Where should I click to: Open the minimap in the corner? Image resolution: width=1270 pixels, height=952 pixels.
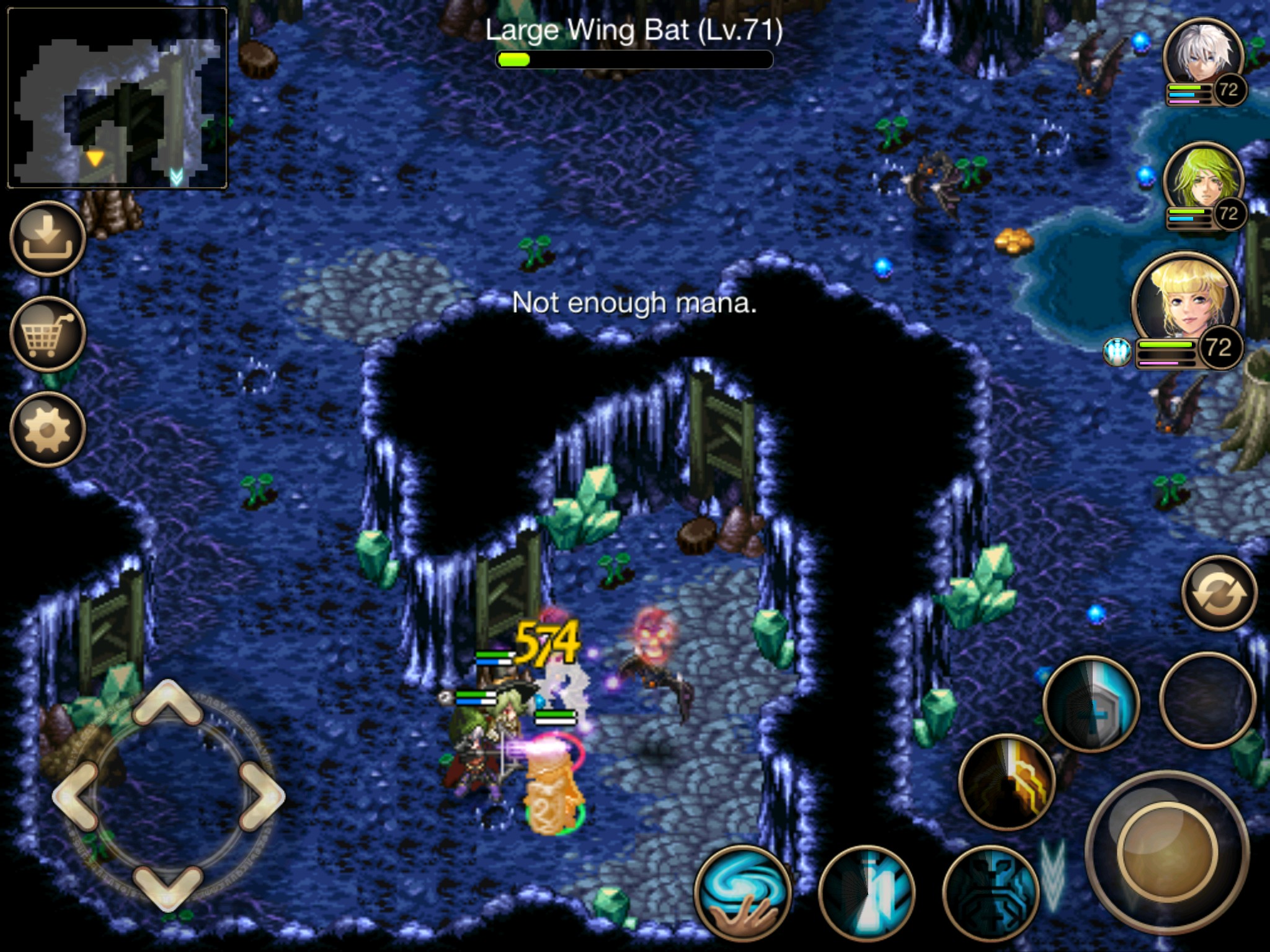[117, 97]
